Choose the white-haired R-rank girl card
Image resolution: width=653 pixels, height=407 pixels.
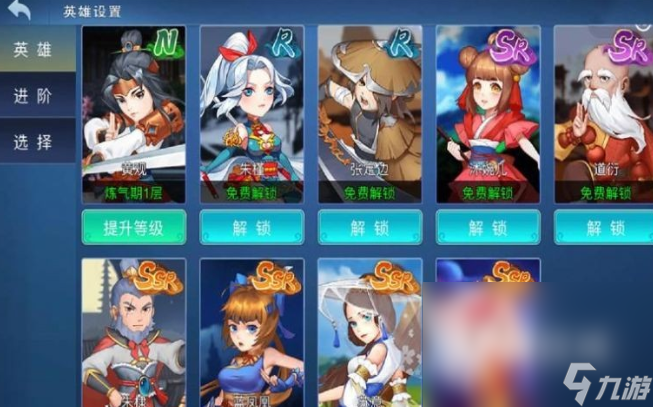click(252, 110)
